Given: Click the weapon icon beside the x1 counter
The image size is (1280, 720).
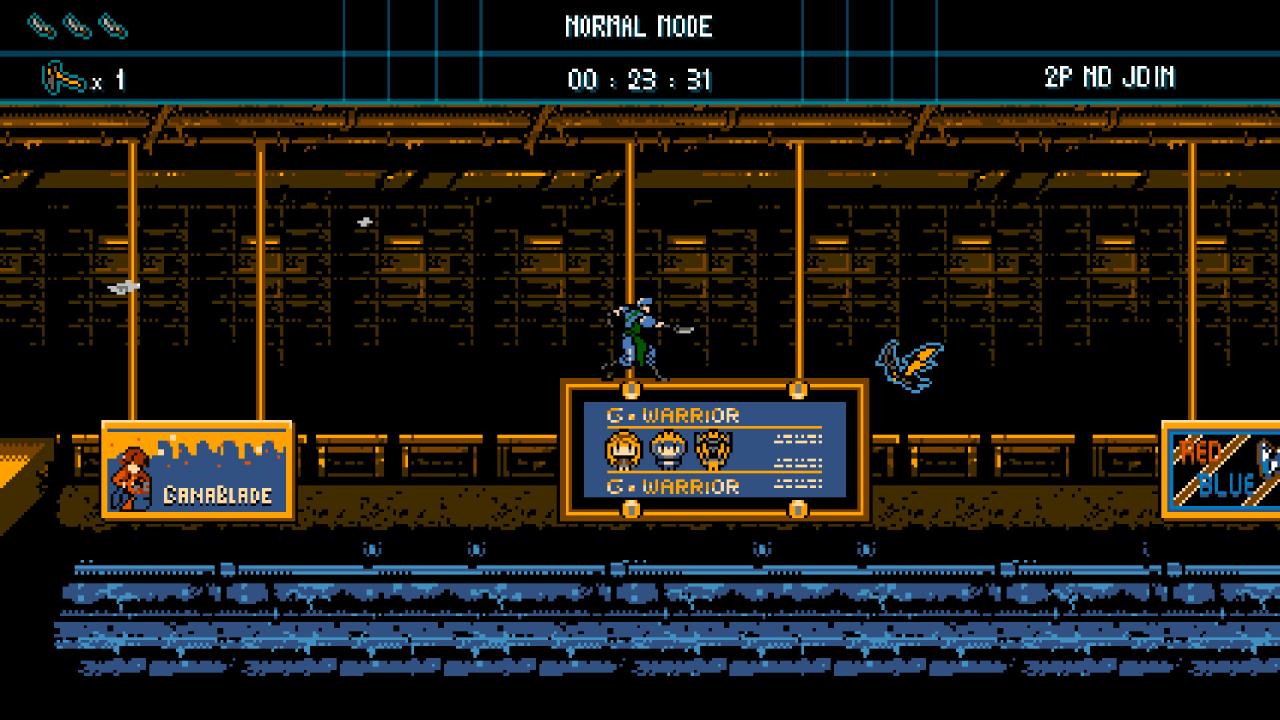Looking at the screenshot, I should tap(63, 78).
